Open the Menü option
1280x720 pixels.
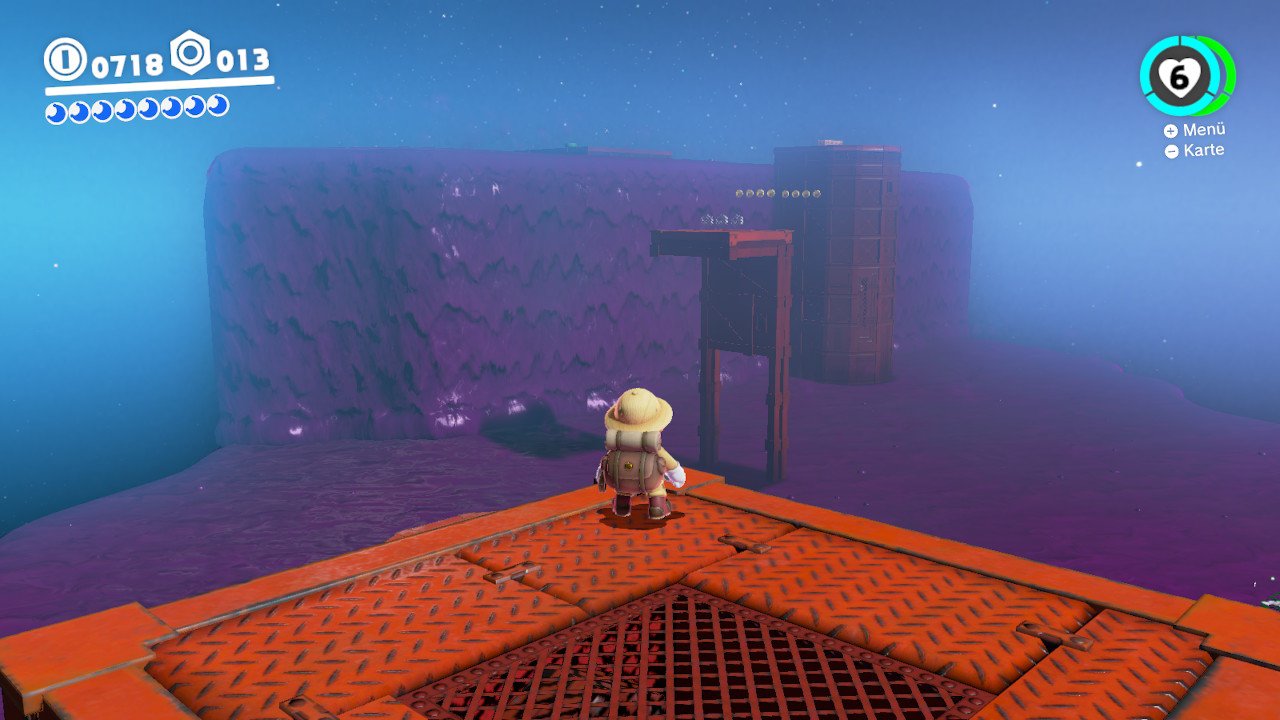coord(1195,130)
